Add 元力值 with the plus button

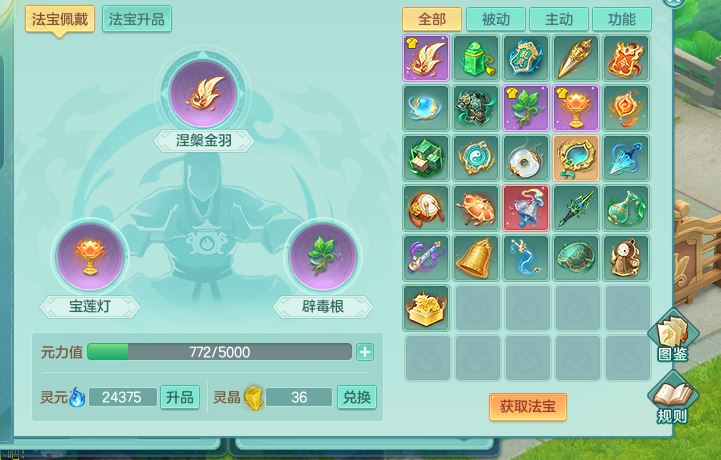pos(365,352)
